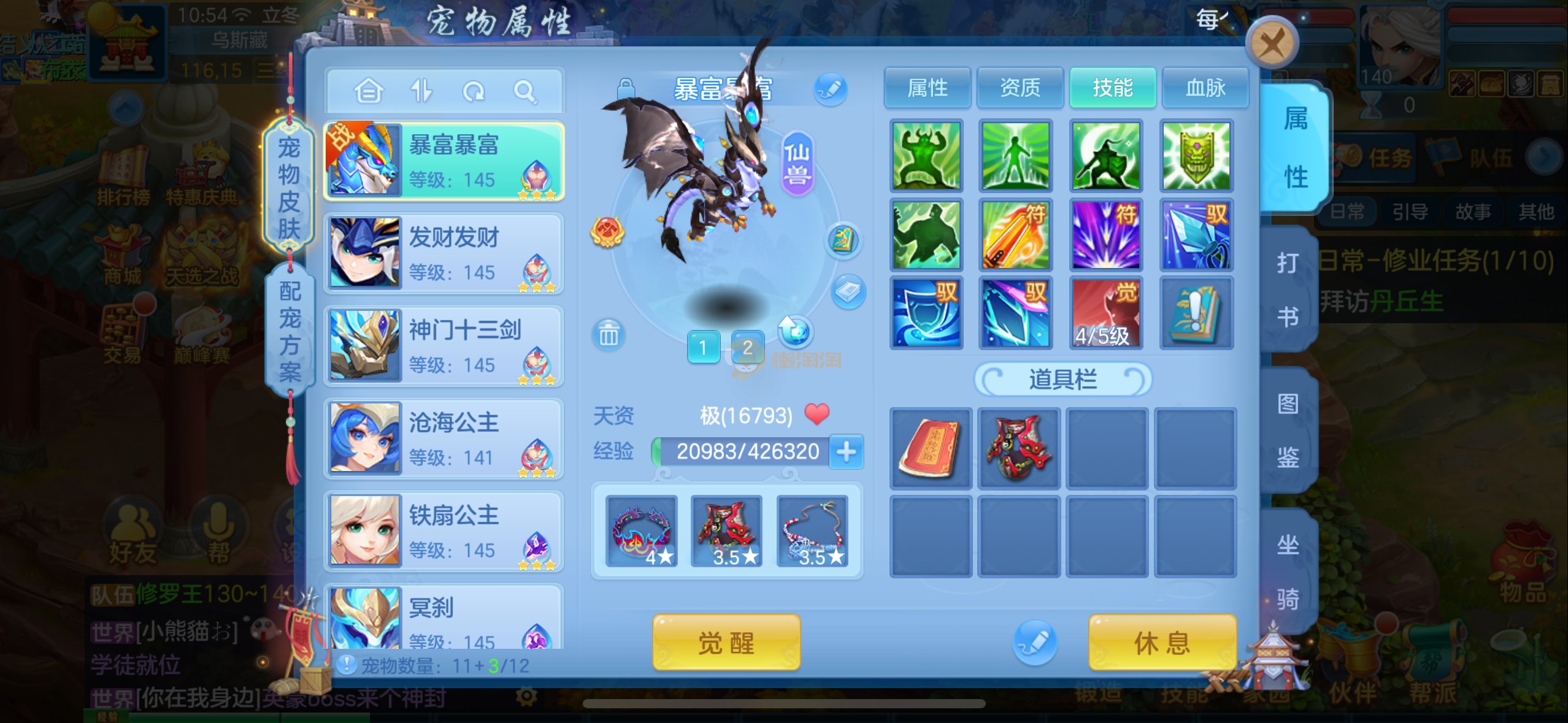The image size is (1568, 723).
Task: Open the 资质 tab
Action: [x=1020, y=88]
